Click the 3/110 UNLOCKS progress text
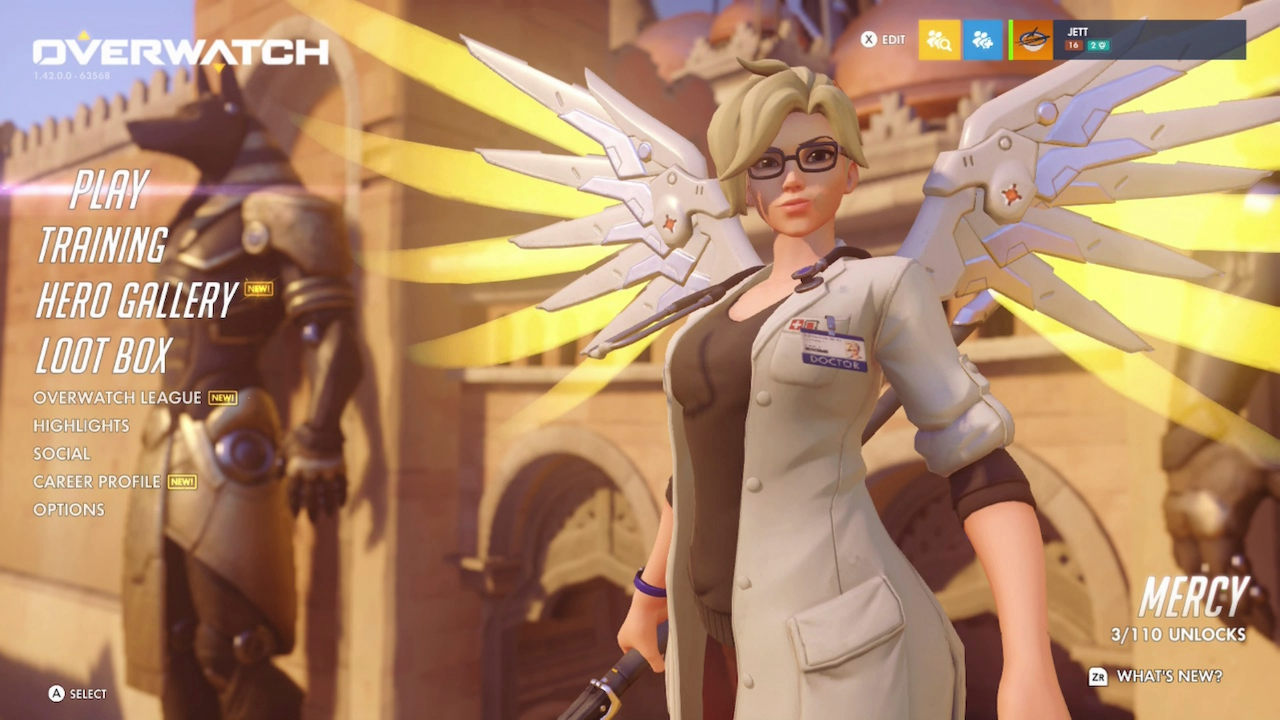The width and height of the screenshot is (1280, 720). coord(1177,635)
